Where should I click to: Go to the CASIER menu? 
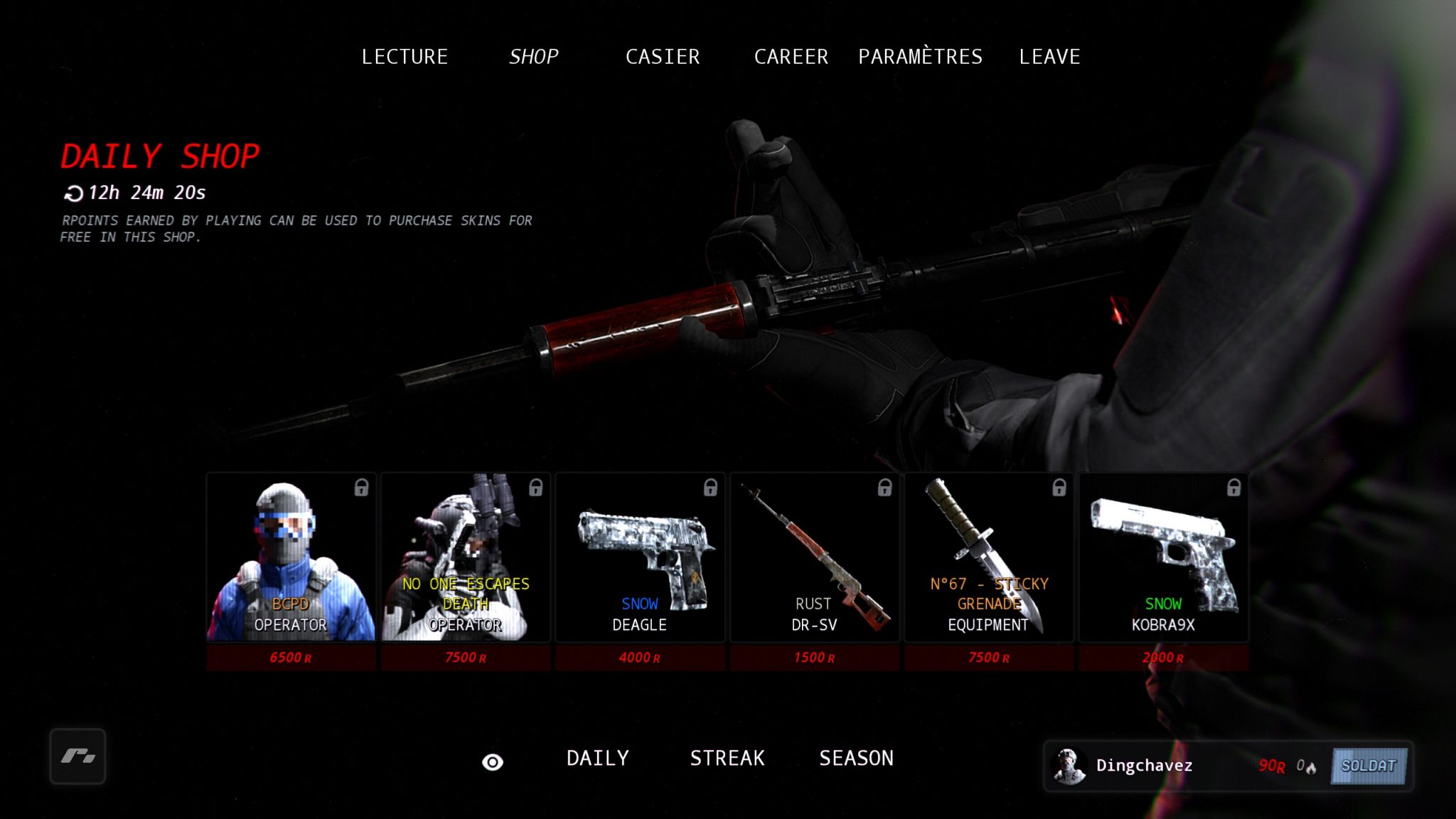(663, 57)
